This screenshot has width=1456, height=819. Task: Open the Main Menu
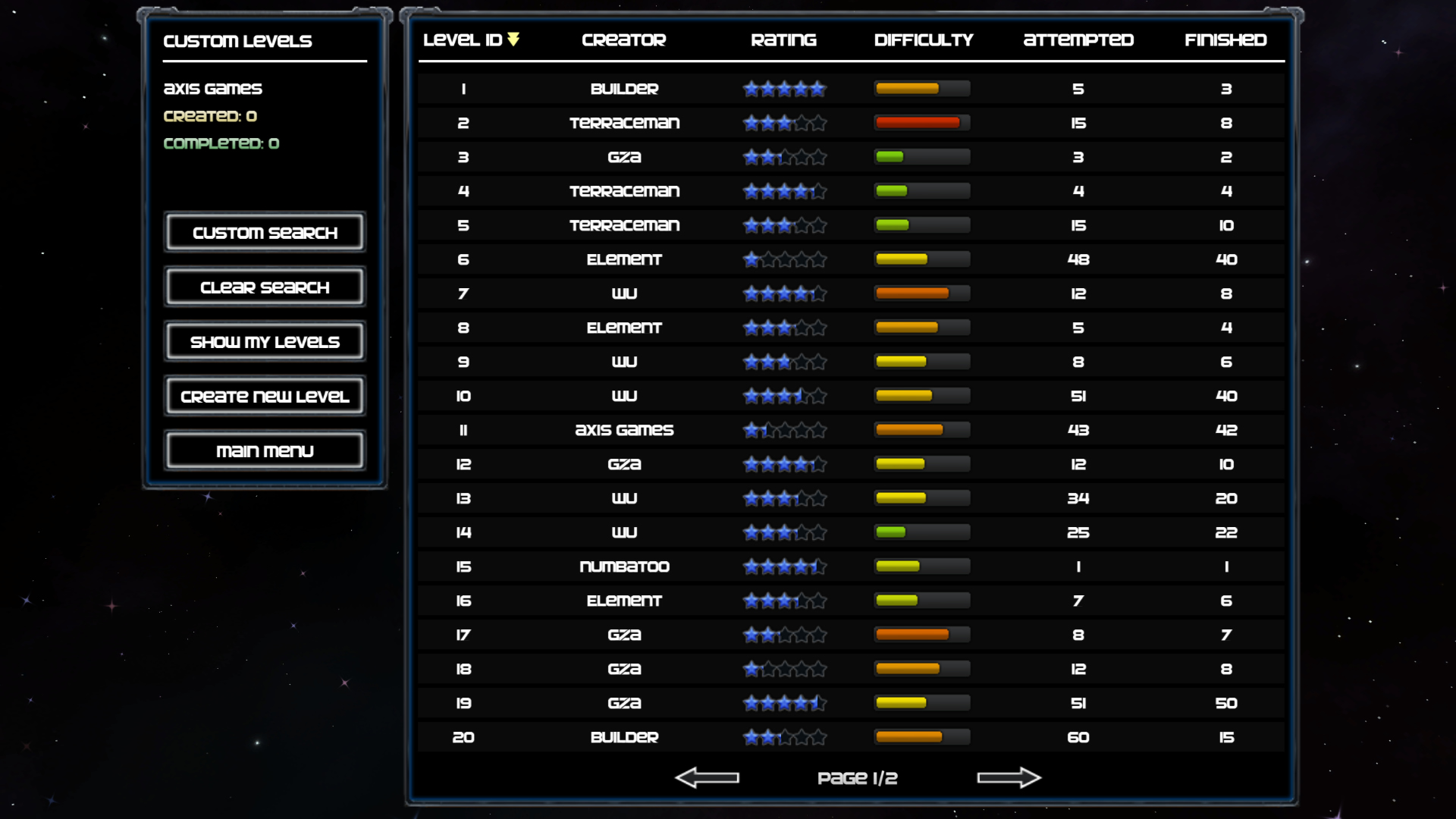point(264,450)
